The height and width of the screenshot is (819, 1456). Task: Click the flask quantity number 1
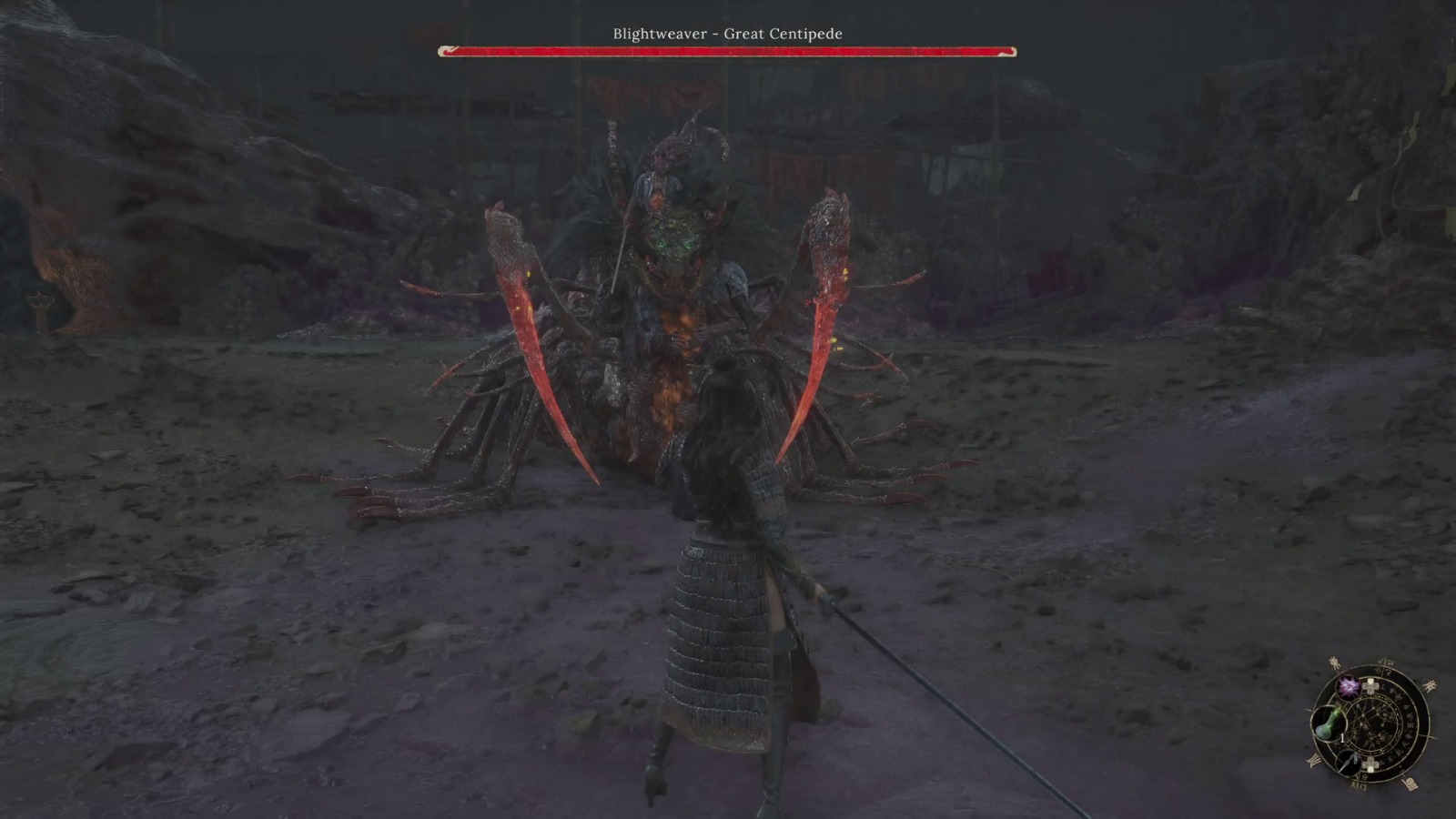(x=1343, y=738)
